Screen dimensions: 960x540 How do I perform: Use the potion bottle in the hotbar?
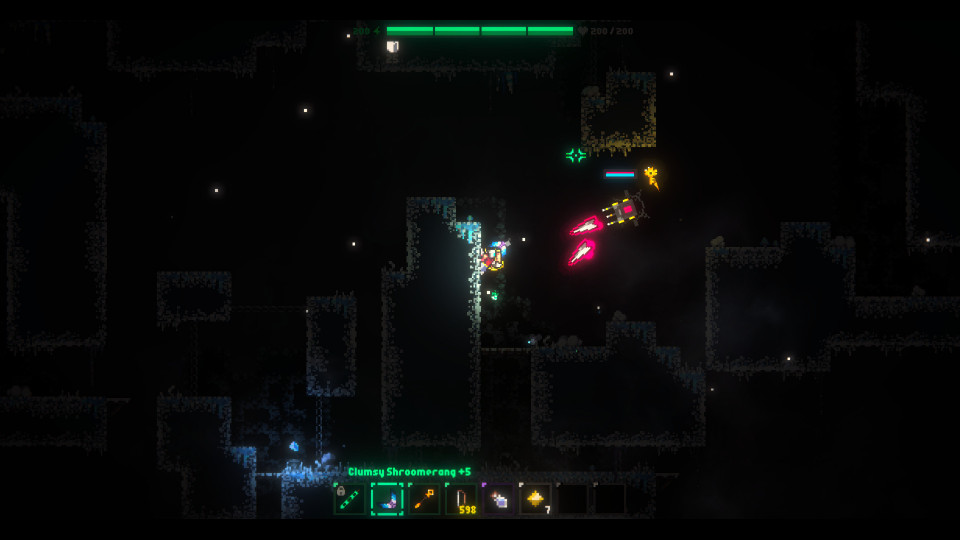pyautogui.click(x=498, y=499)
